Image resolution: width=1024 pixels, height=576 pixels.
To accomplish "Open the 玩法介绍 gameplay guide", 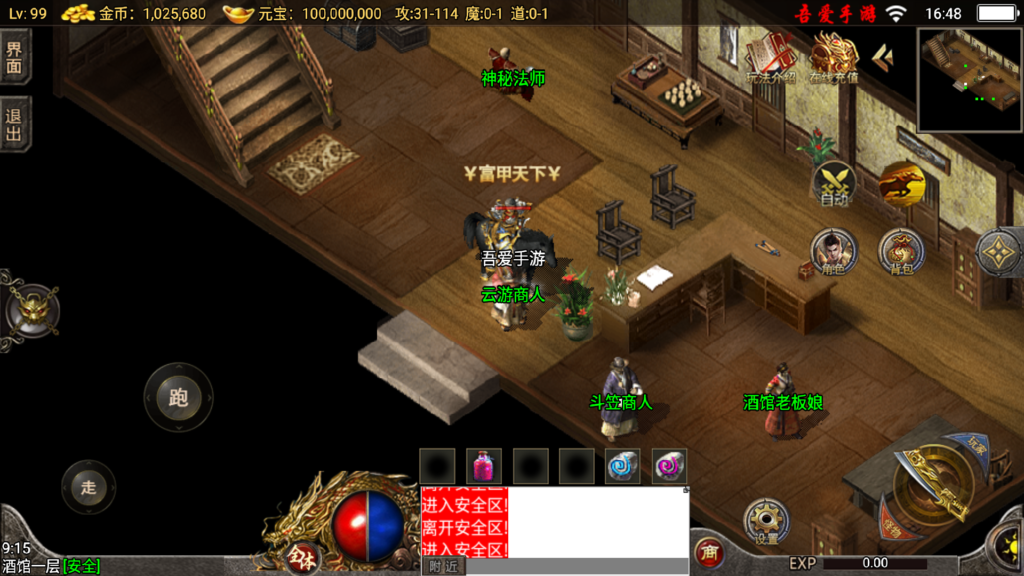I will pyautogui.click(x=770, y=57).
